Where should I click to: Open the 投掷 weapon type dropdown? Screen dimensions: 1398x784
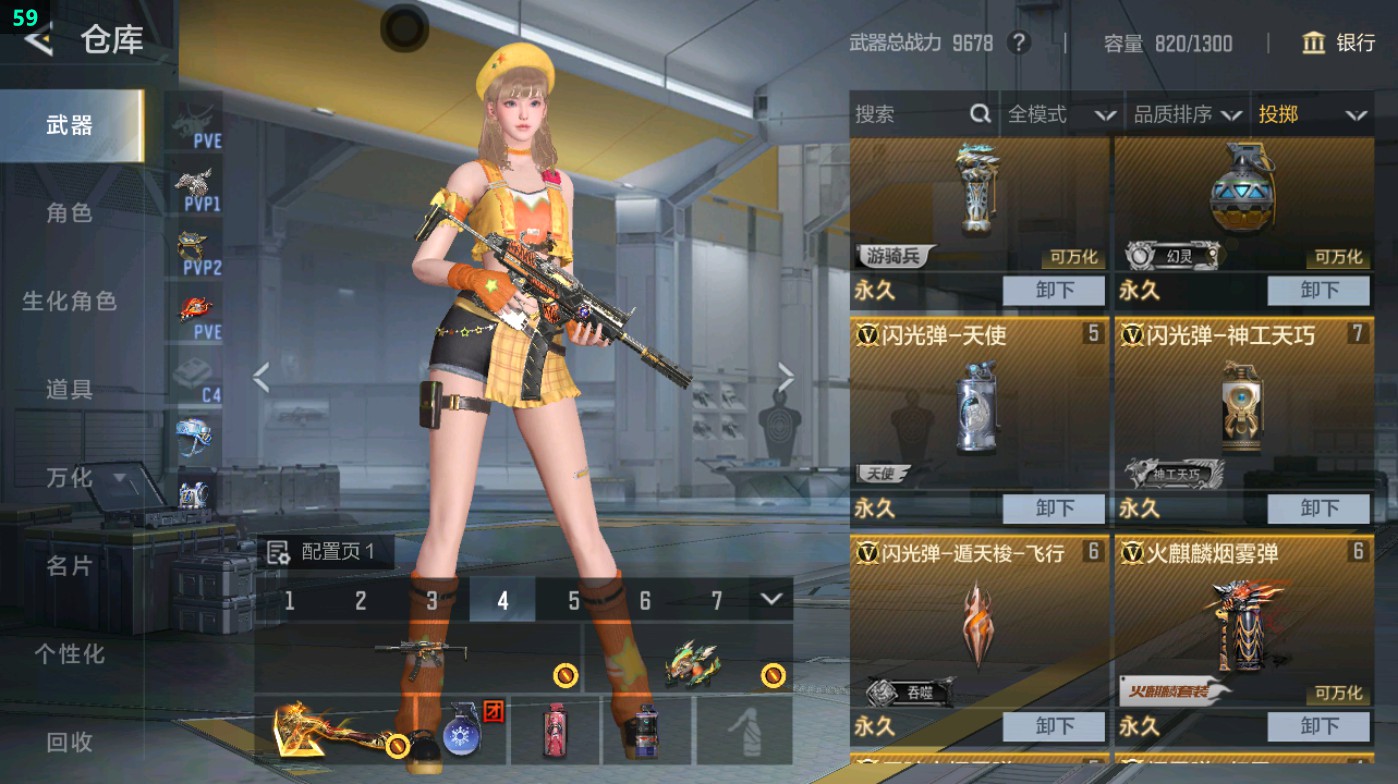tap(1312, 115)
